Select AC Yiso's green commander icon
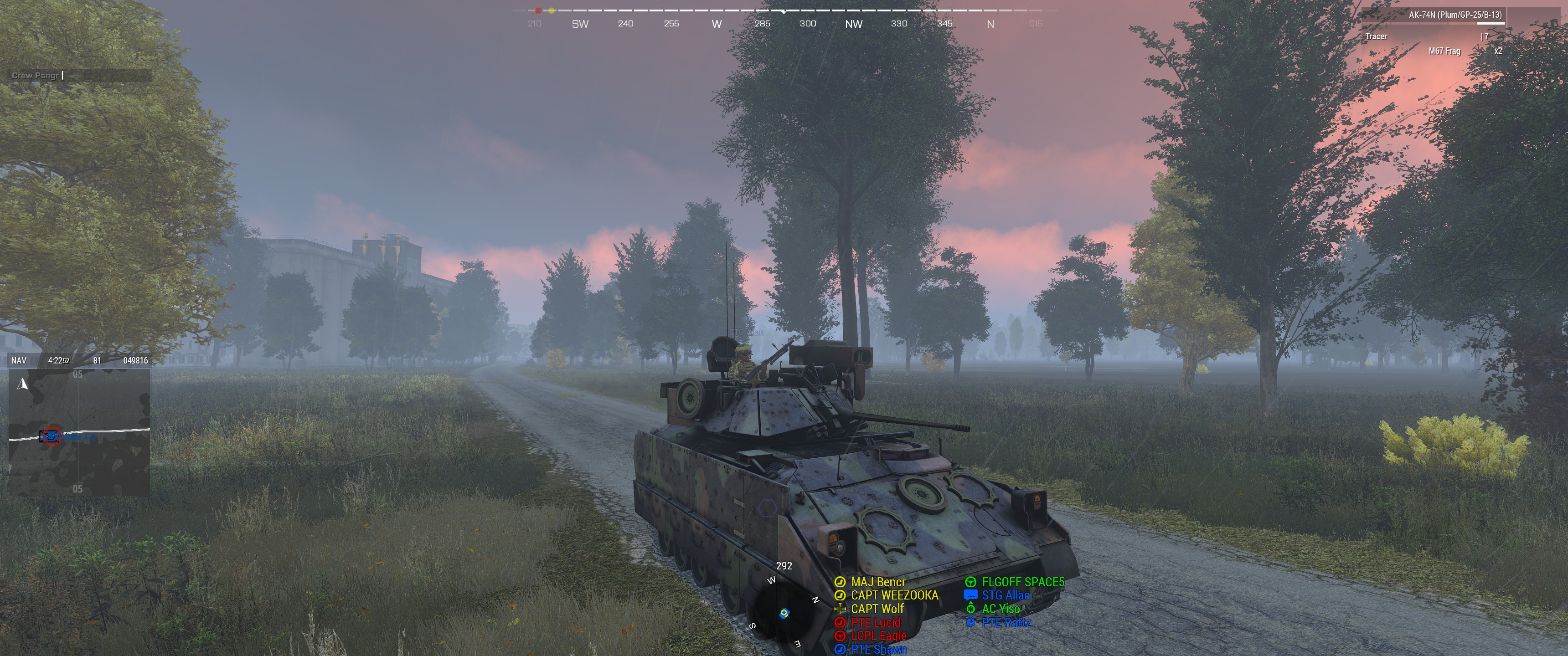 [x=971, y=608]
